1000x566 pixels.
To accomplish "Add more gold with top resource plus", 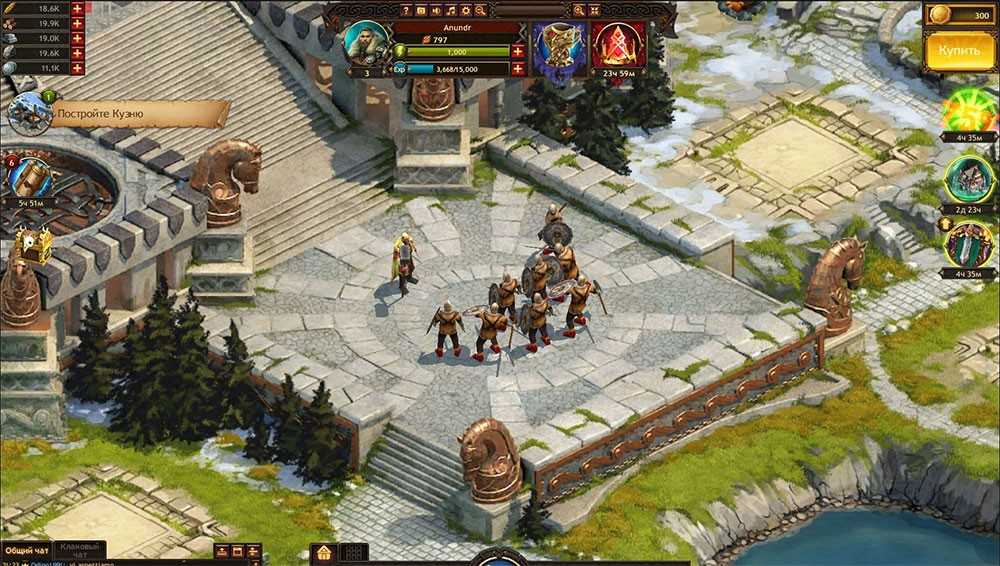I will pyautogui.click(x=76, y=8).
